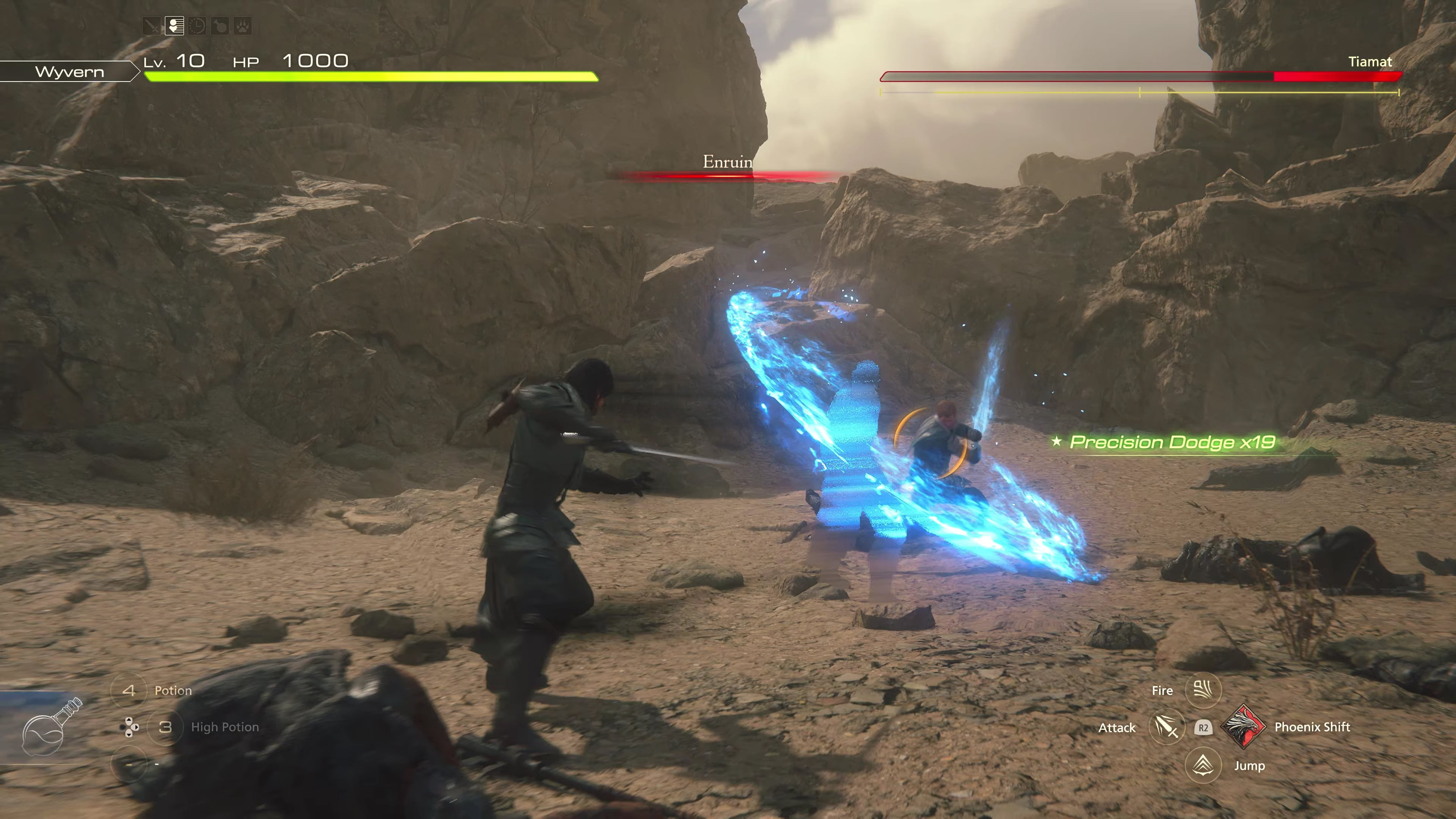The image size is (1456, 819).
Task: Choose the small flask accessory icon
Action: point(220,26)
